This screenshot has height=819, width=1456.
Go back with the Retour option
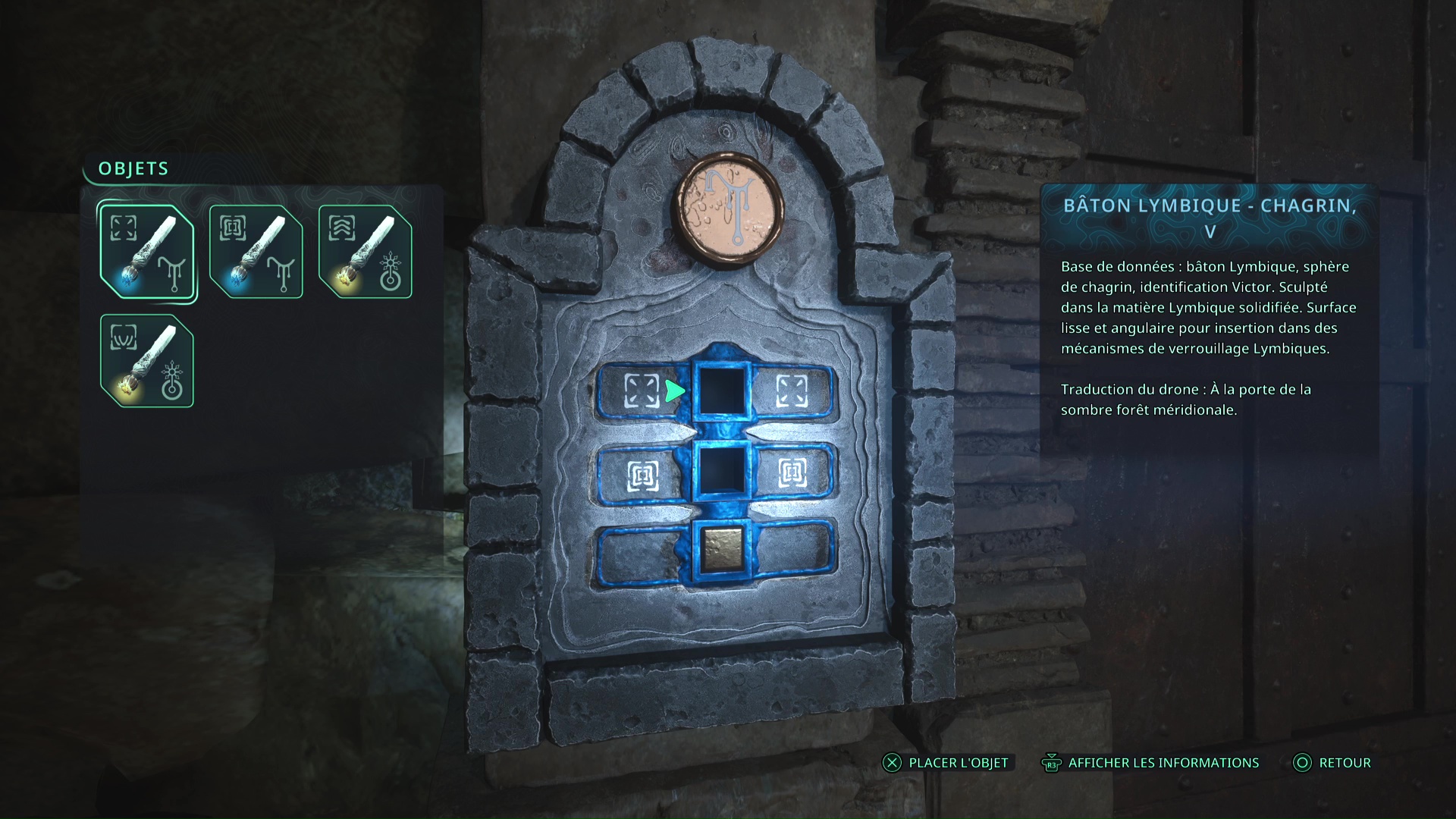coord(1332,763)
